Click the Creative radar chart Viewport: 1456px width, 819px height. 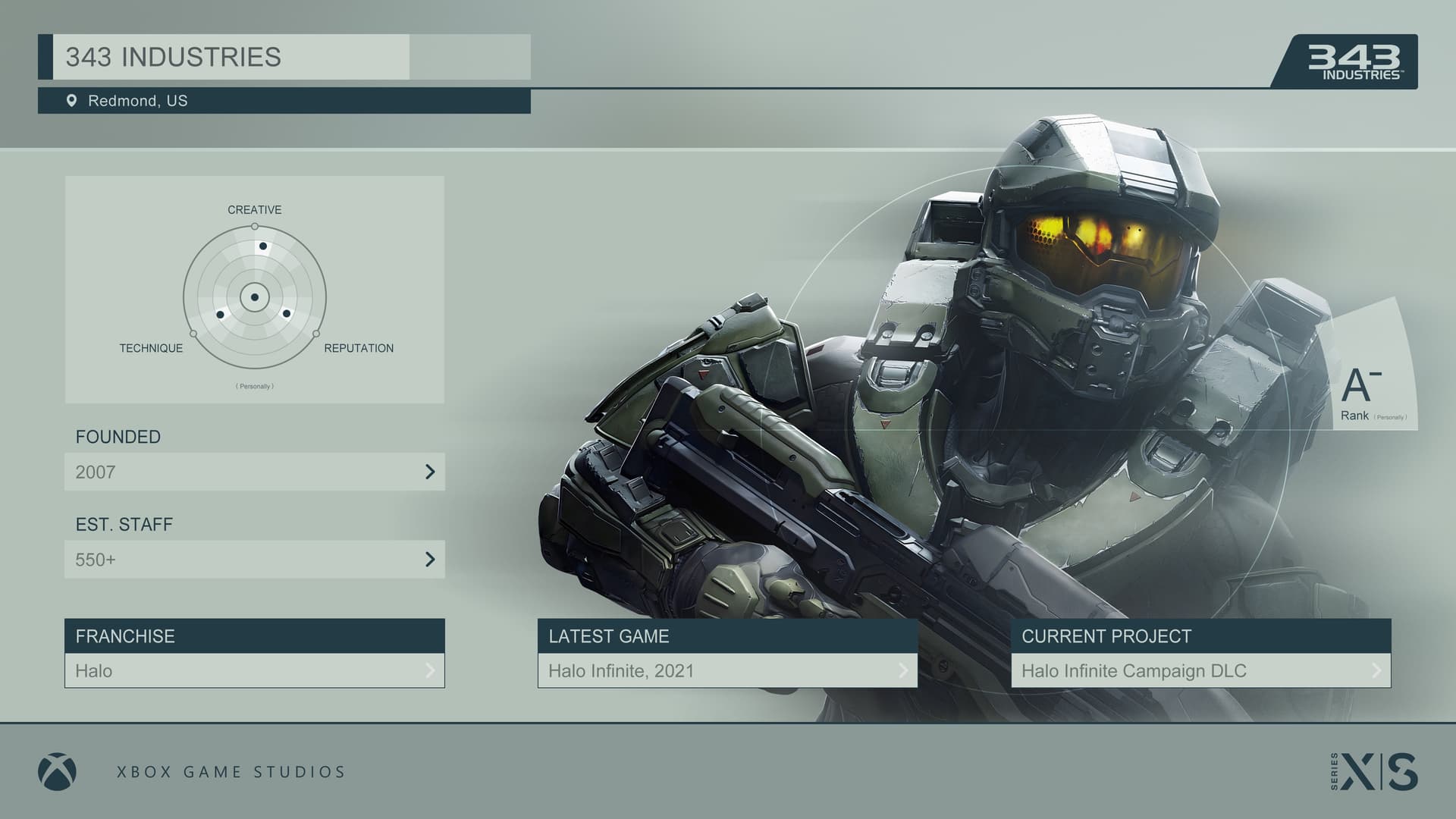click(255, 297)
